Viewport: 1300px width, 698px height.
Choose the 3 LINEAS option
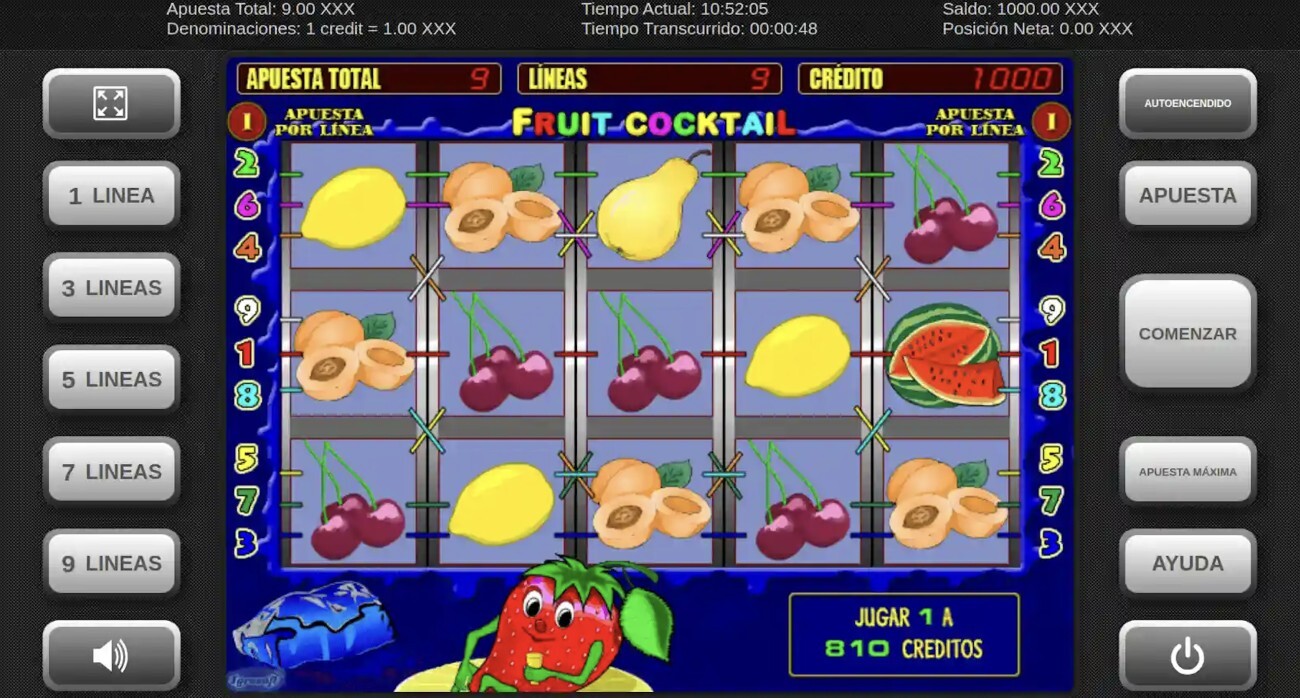click(111, 288)
